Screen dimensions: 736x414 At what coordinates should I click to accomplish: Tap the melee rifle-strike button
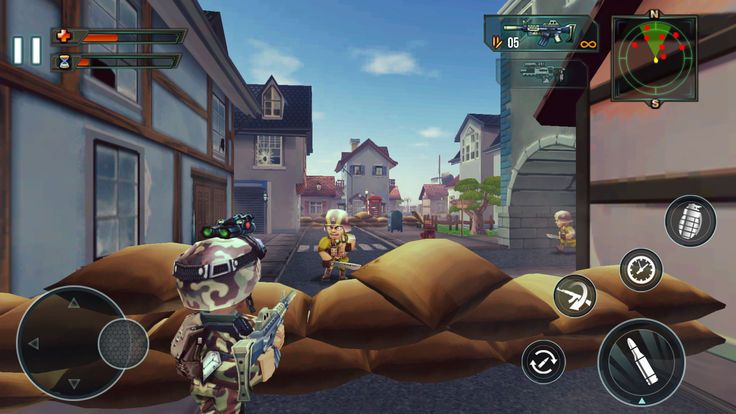coord(576,296)
